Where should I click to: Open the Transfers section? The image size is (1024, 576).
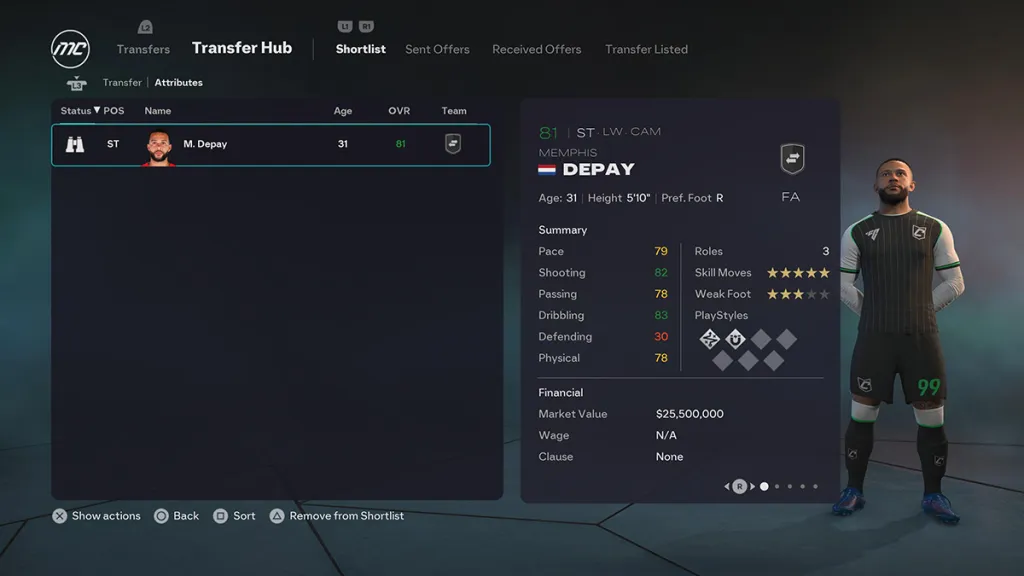pyautogui.click(x=143, y=49)
